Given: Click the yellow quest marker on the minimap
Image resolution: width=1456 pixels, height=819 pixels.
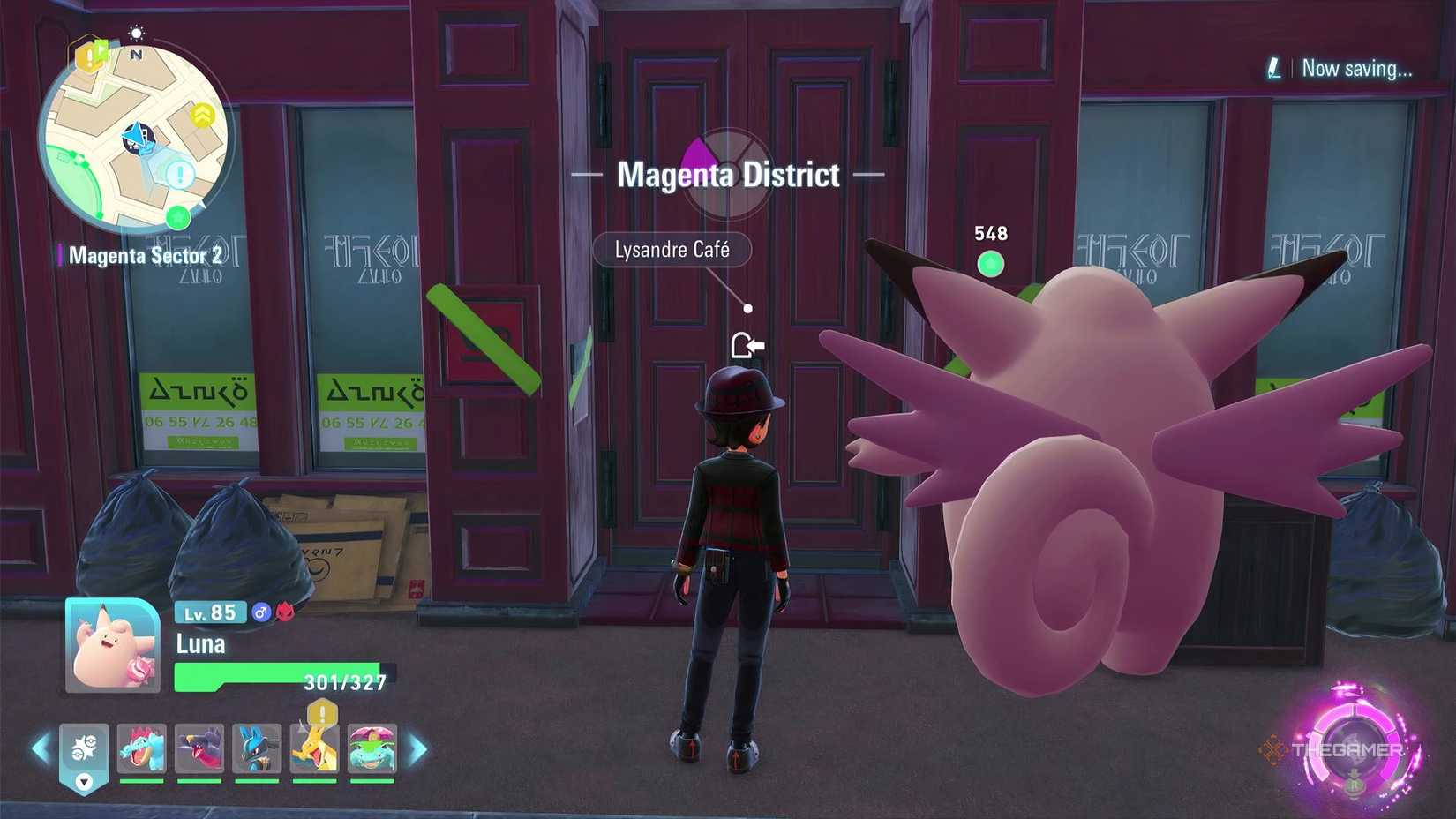Looking at the screenshot, I should [88, 57].
